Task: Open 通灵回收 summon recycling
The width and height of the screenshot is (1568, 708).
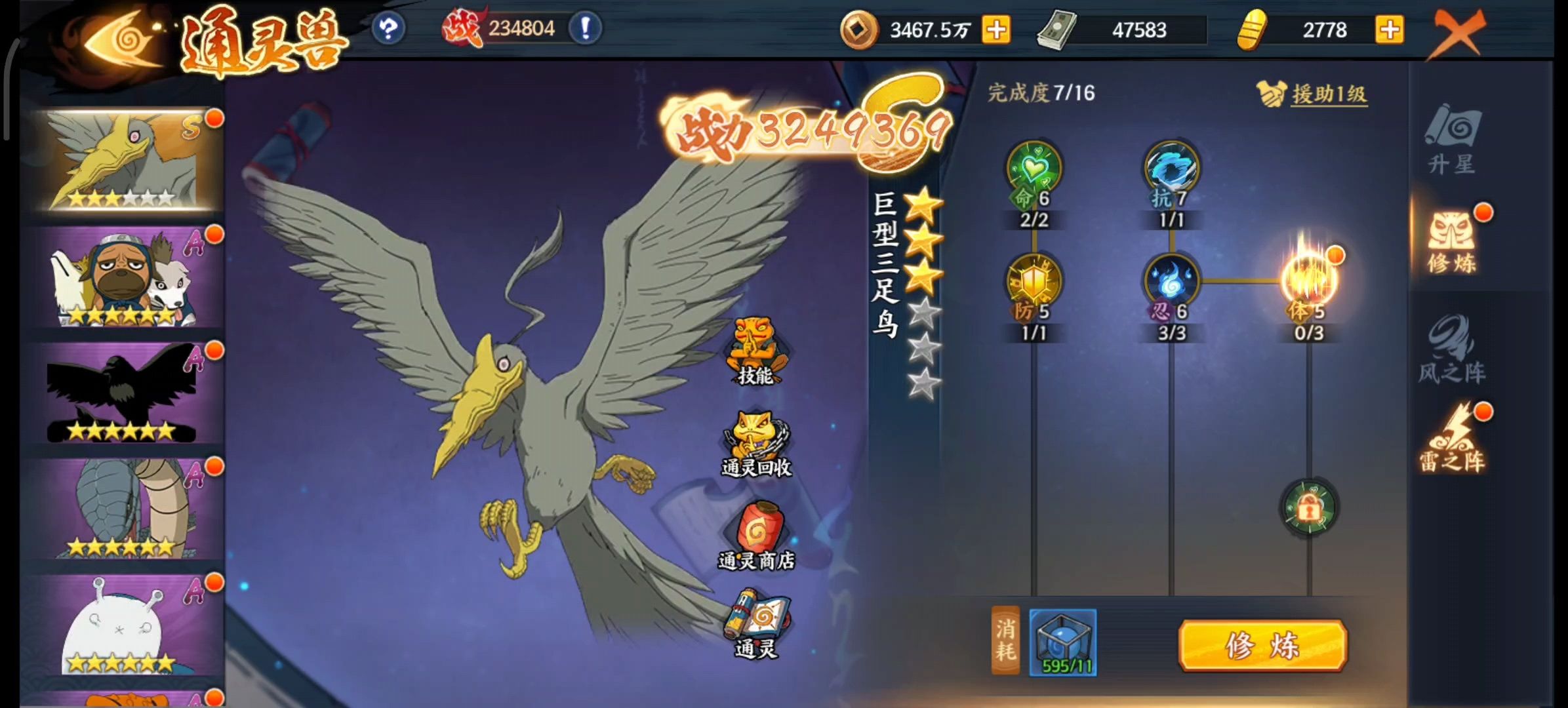Action: 755,444
